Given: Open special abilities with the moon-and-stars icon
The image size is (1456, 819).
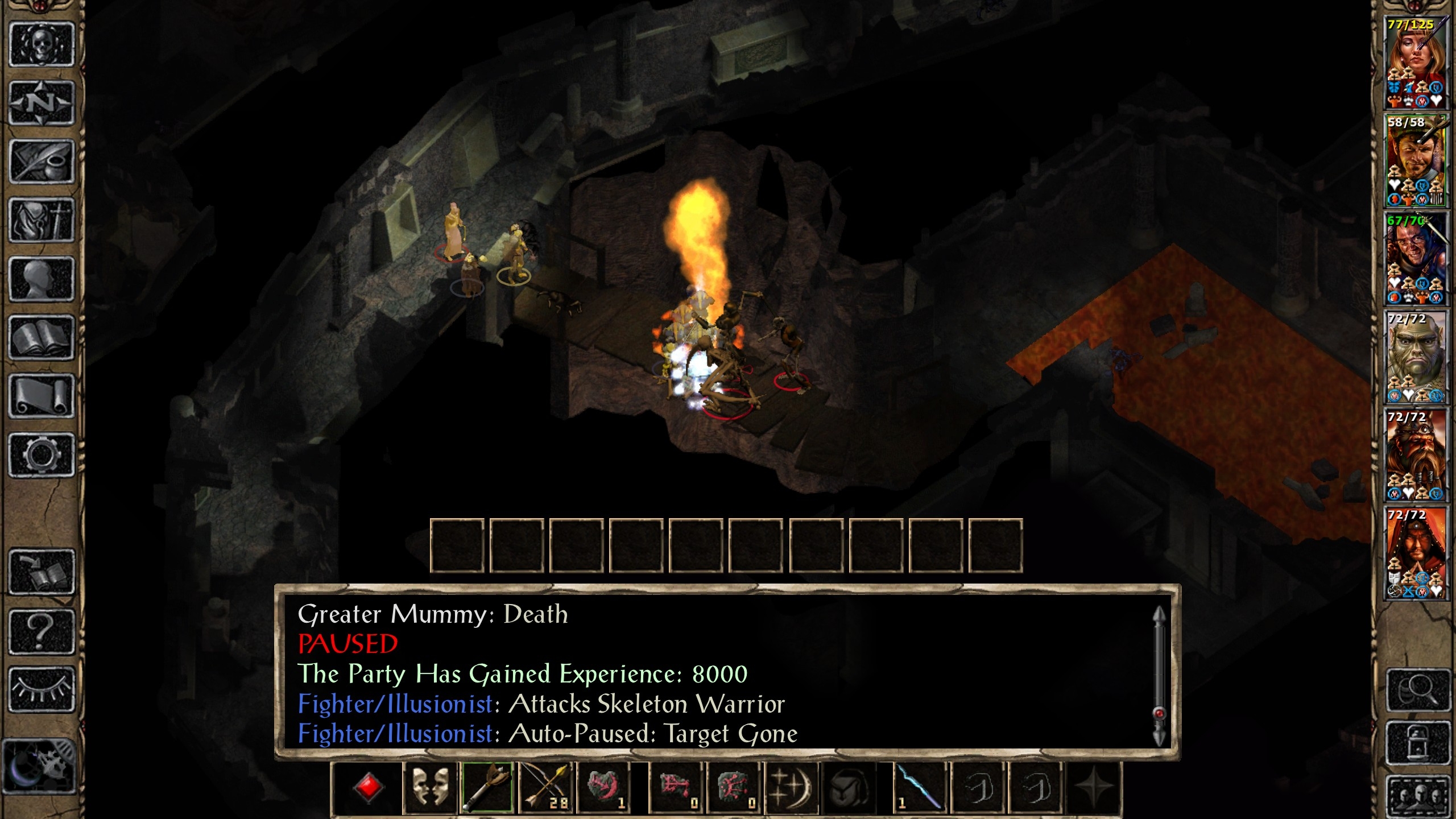Looking at the screenshot, I should coord(791,788).
